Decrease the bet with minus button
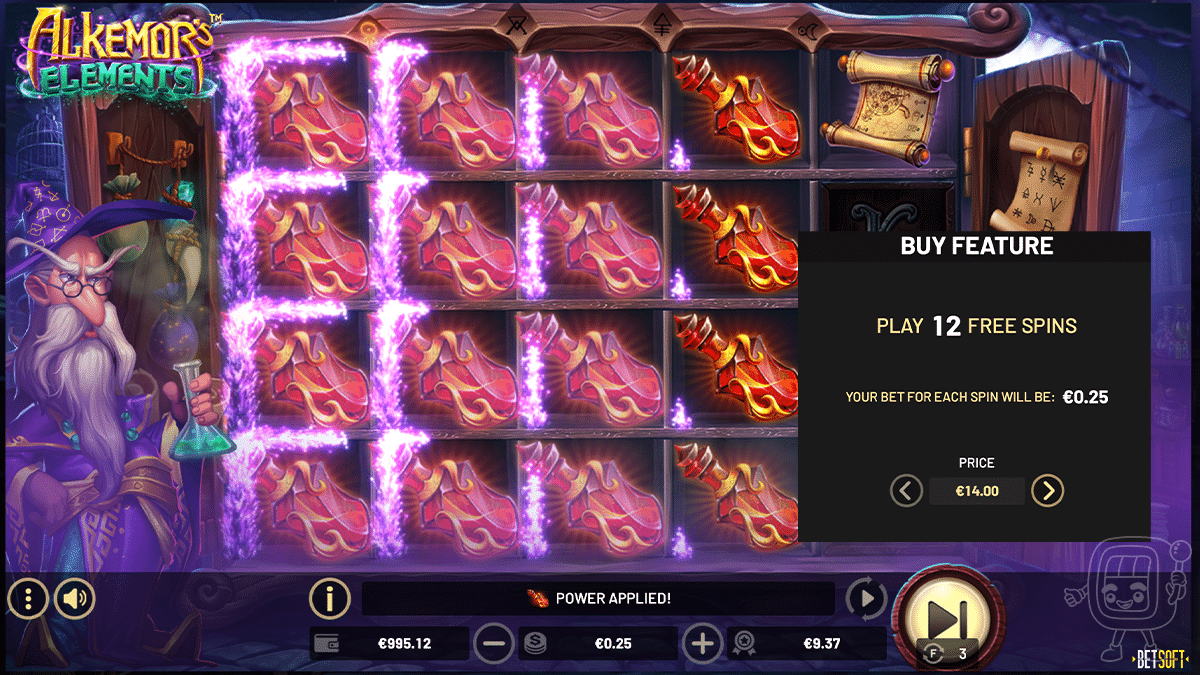Viewport: 1200px width, 675px height. coord(493,644)
